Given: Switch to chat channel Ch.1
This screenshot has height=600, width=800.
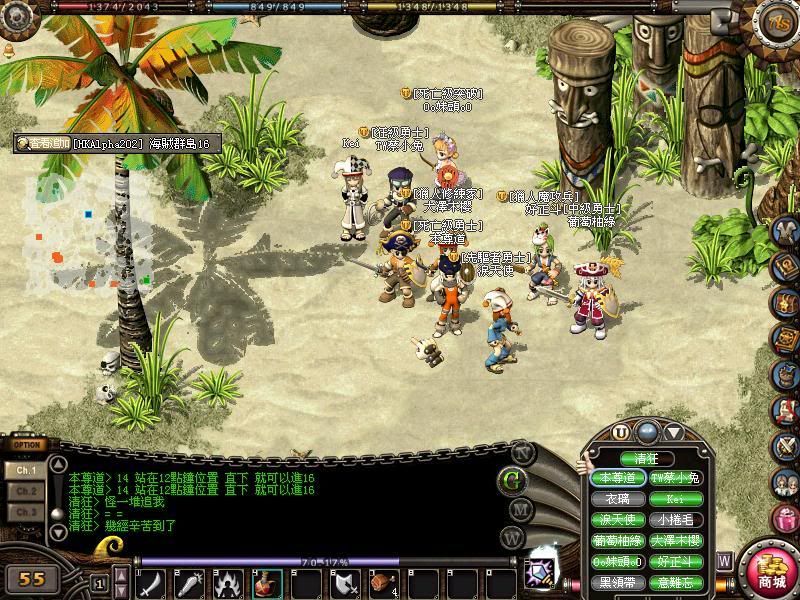Looking at the screenshot, I should (x=27, y=469).
